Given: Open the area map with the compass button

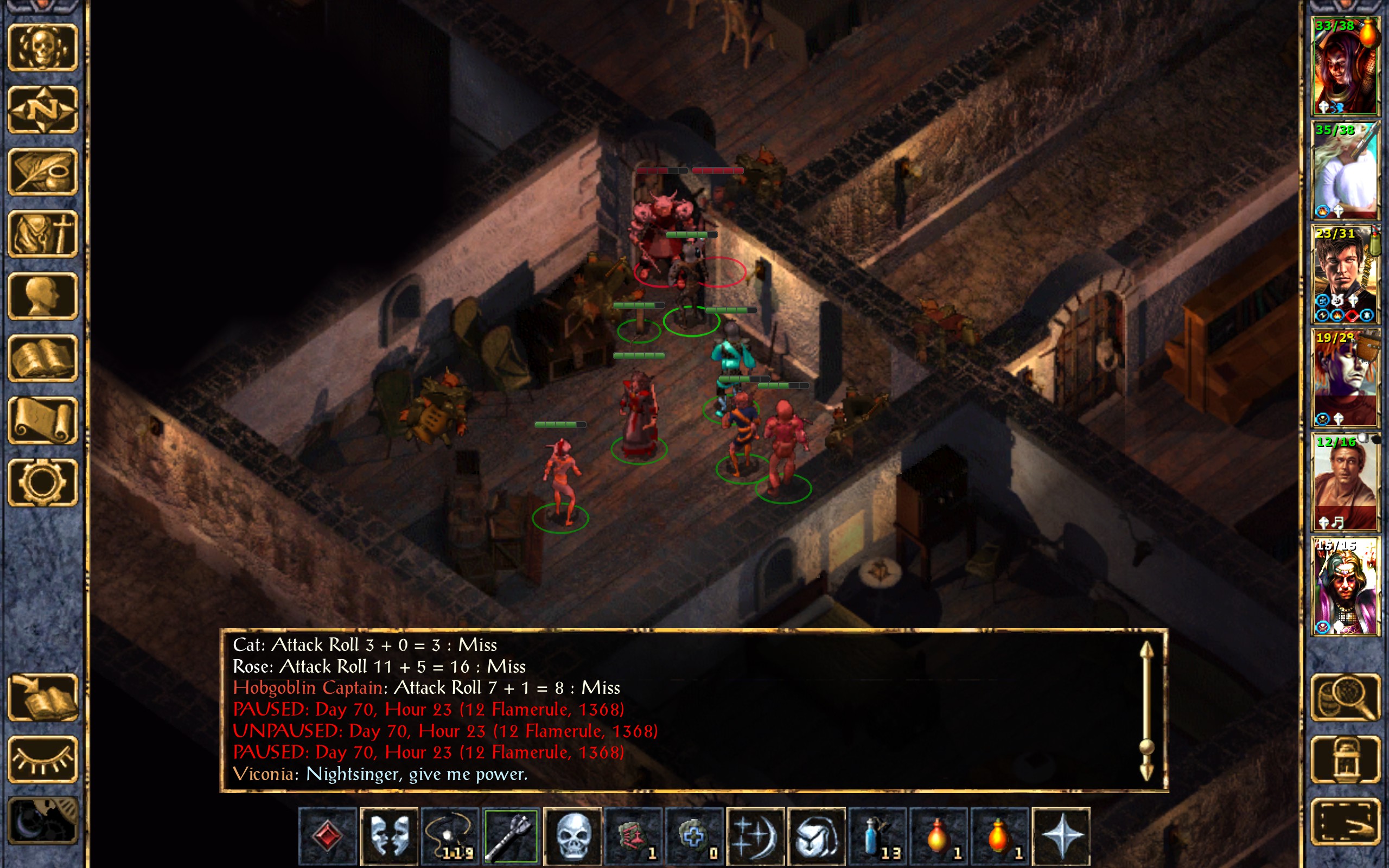Looking at the screenshot, I should pos(43,110).
